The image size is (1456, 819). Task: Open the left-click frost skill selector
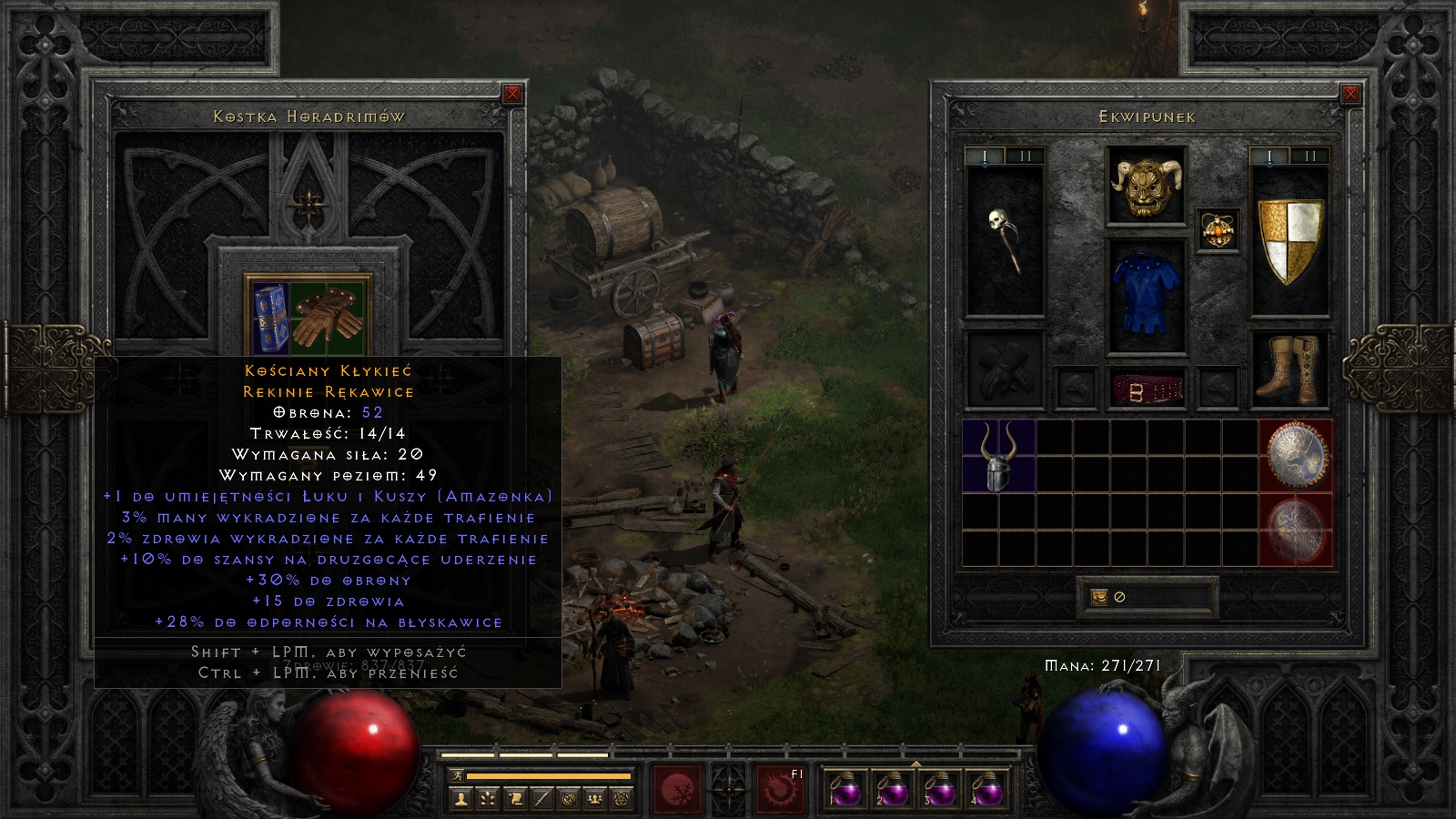[678, 788]
